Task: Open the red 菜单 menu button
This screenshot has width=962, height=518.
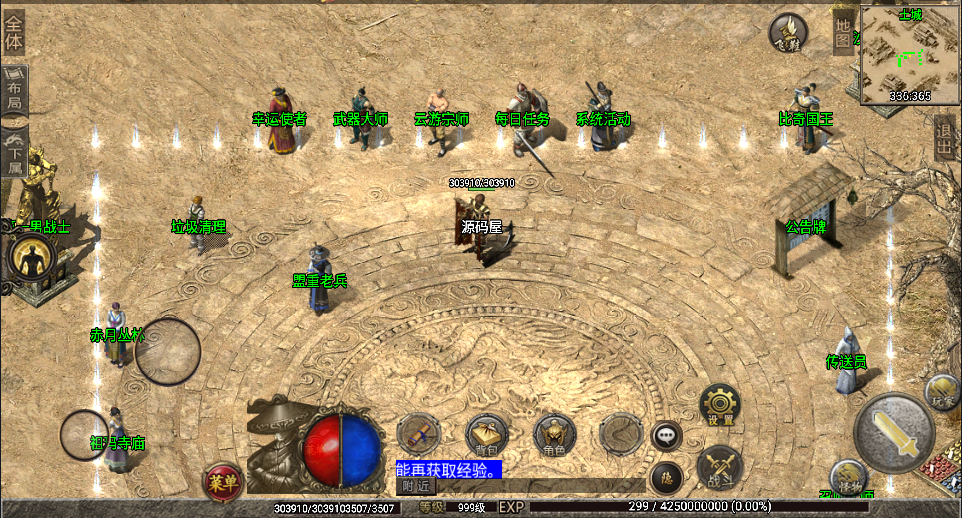Action: click(223, 482)
